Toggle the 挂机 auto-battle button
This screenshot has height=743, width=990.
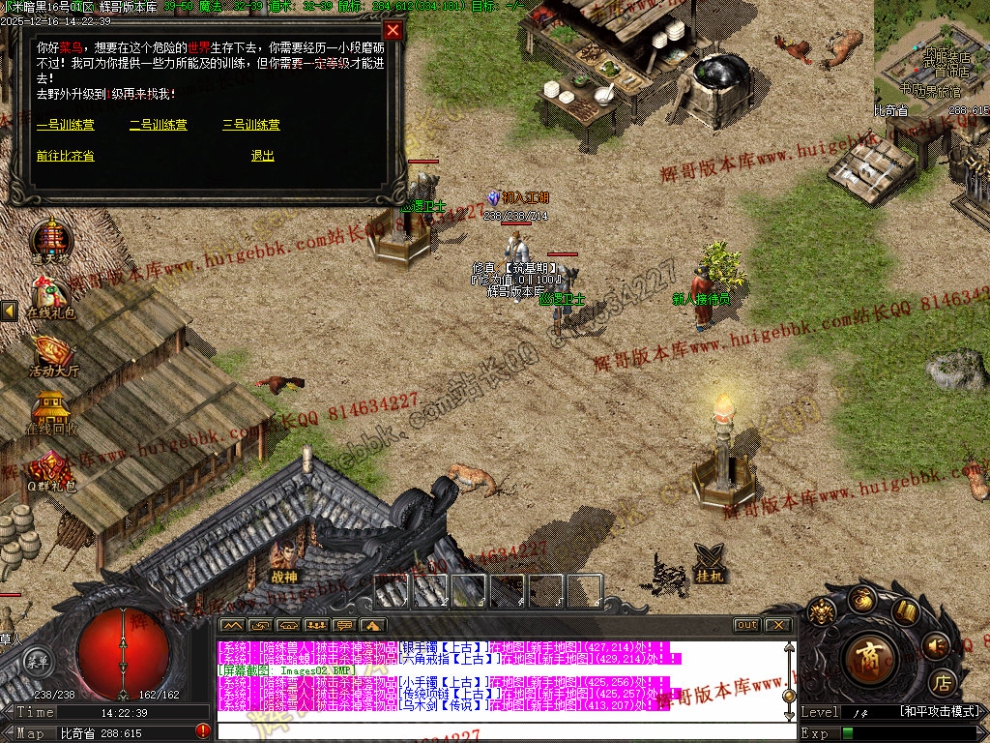pos(708,564)
